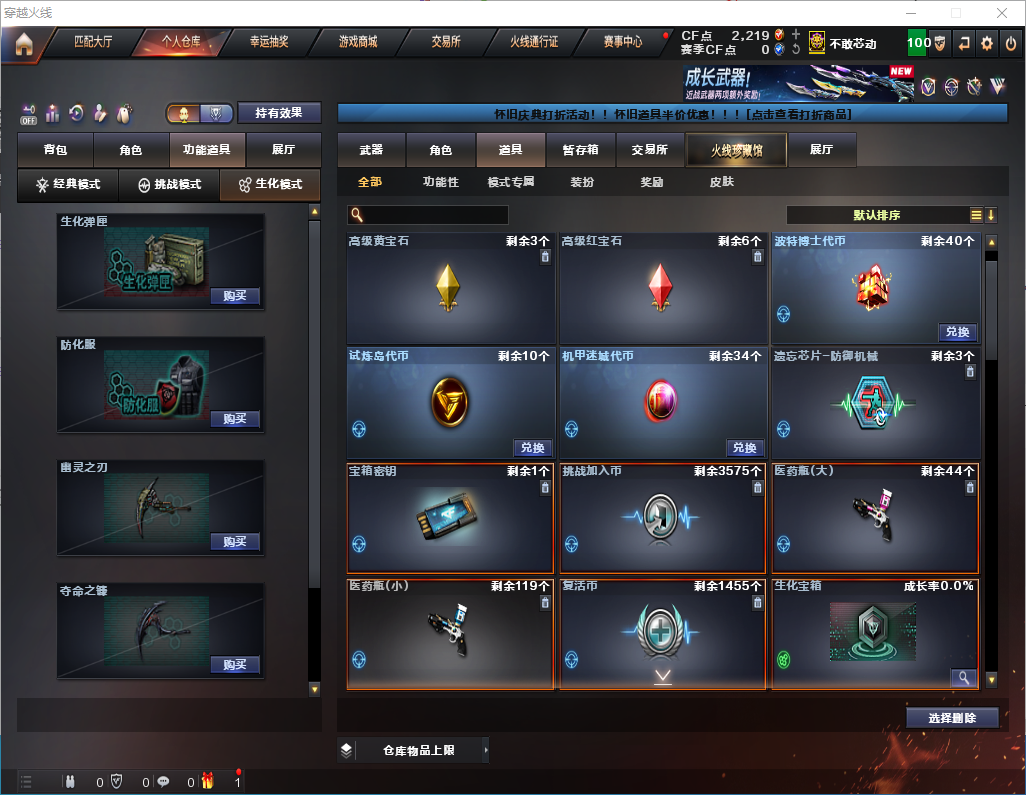Buy the 生化弹匣 item
Image resolution: width=1026 pixels, height=795 pixels.
pyautogui.click(x=235, y=296)
